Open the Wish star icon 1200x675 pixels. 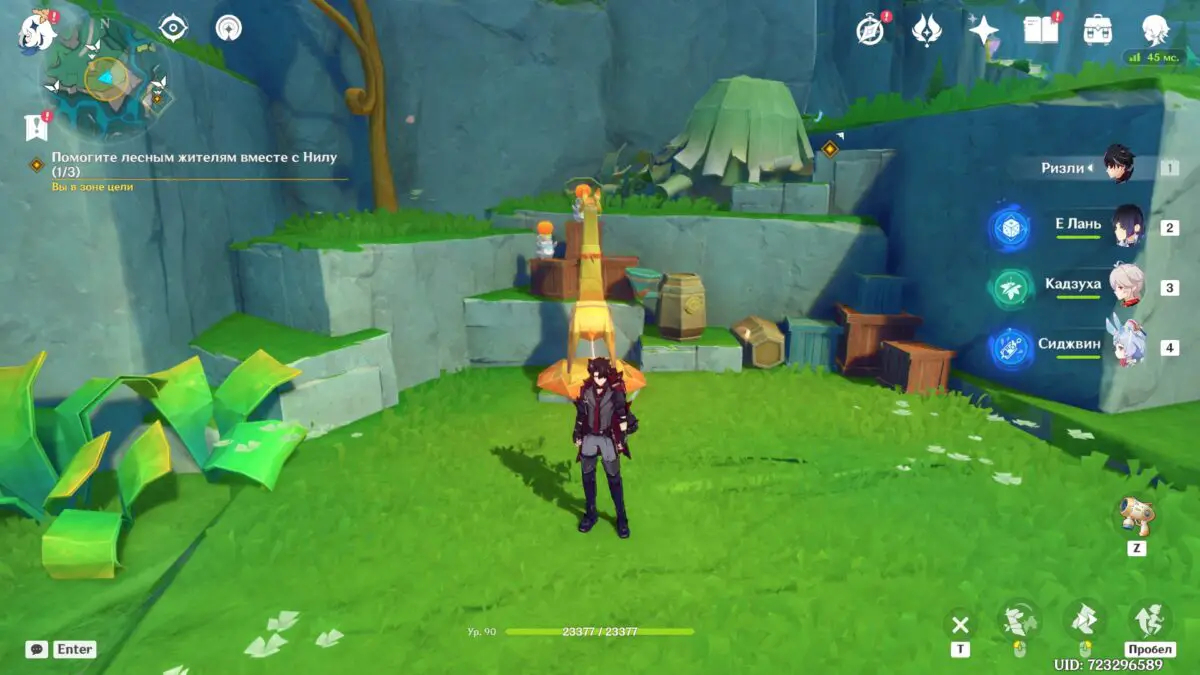[x=984, y=30]
